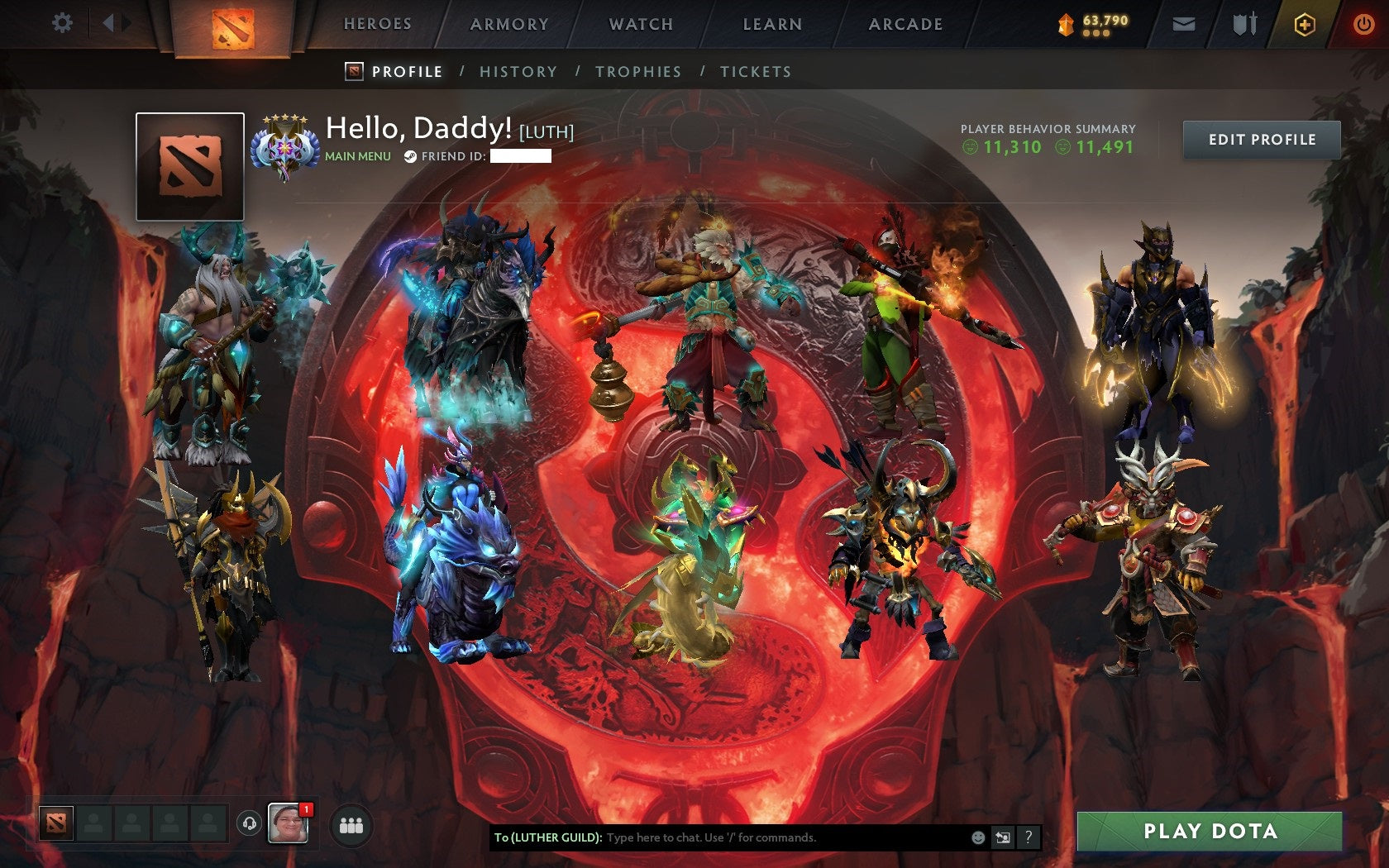Toggle the party finder people icon

click(x=350, y=823)
